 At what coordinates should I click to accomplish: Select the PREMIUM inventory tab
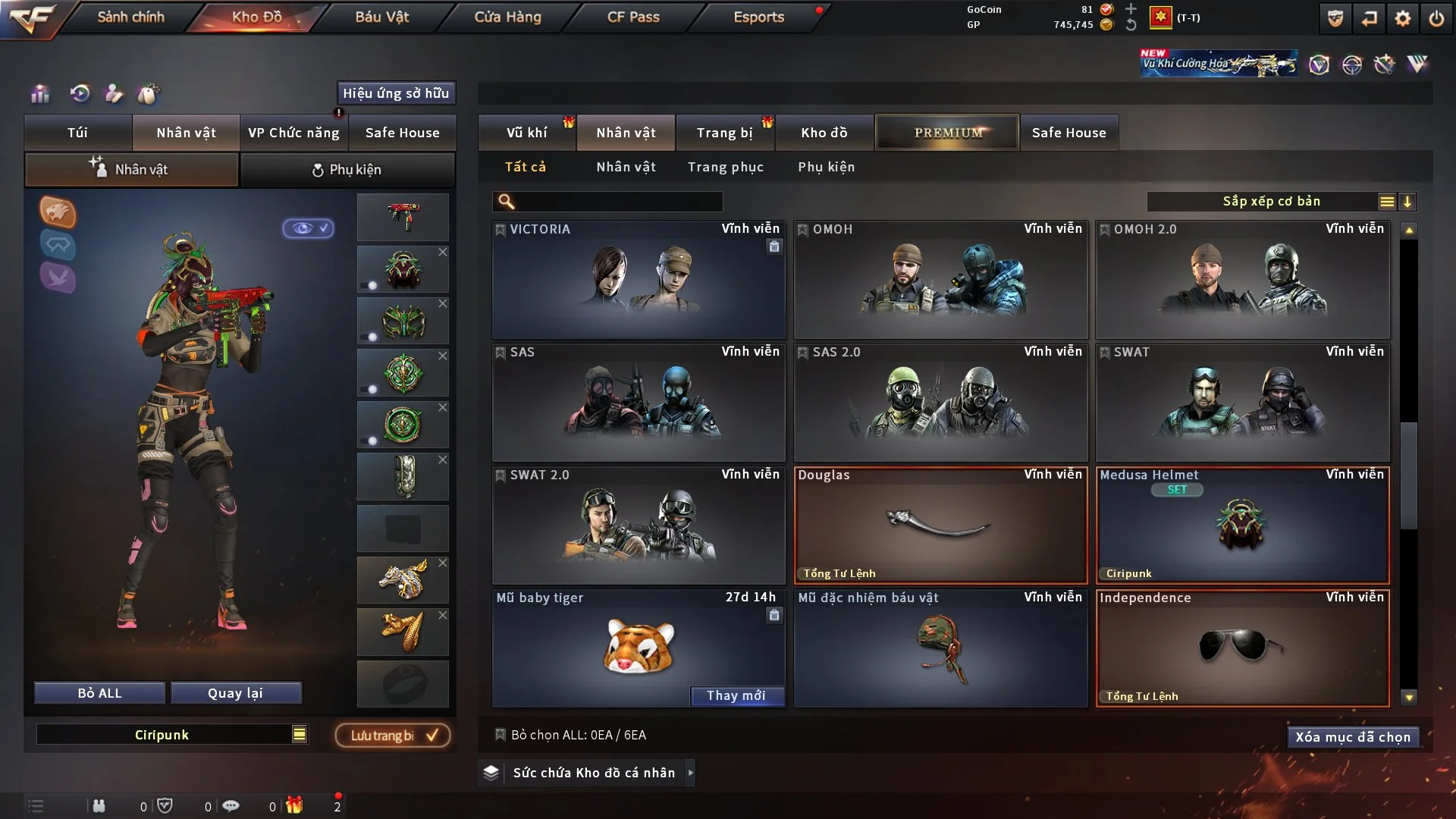coord(947,133)
